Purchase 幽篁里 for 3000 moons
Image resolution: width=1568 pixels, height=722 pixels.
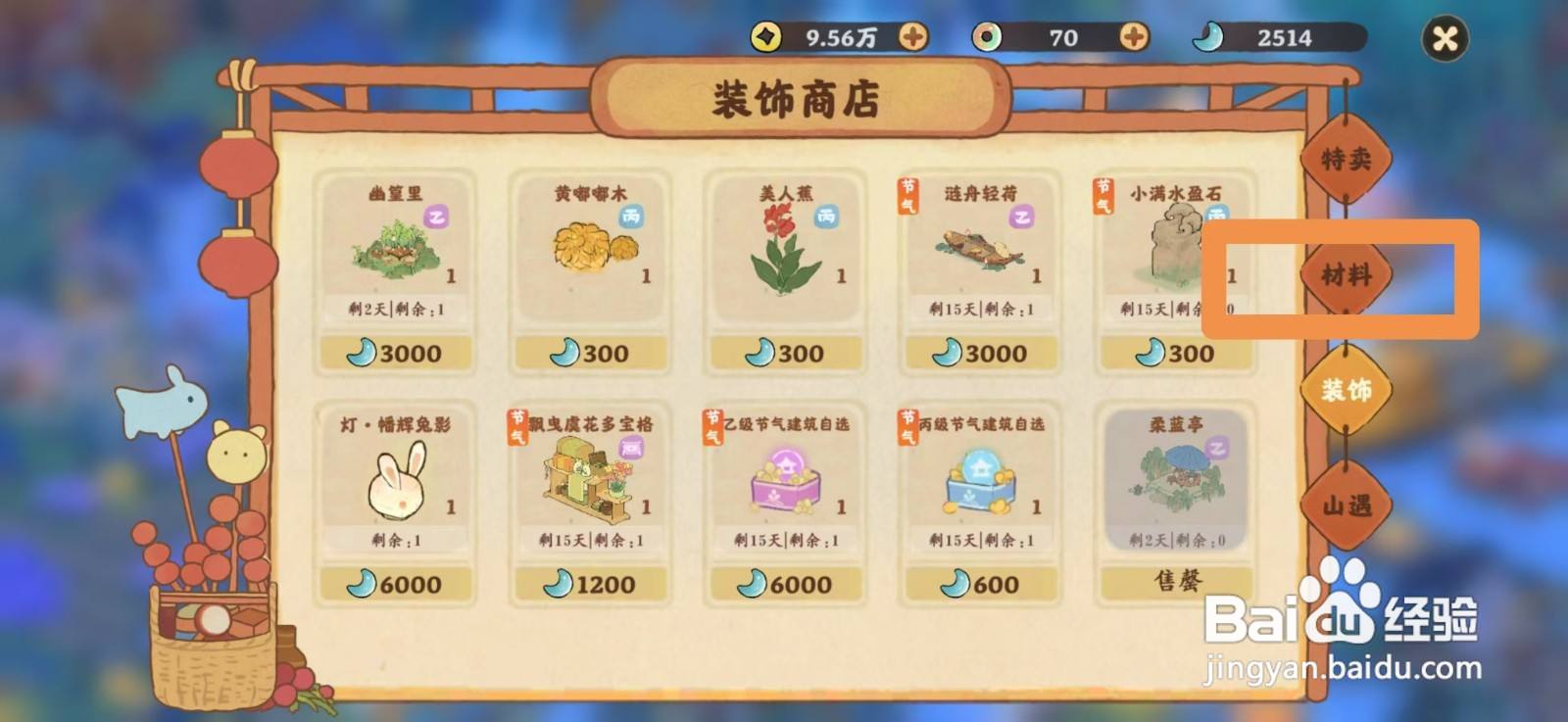click(396, 353)
